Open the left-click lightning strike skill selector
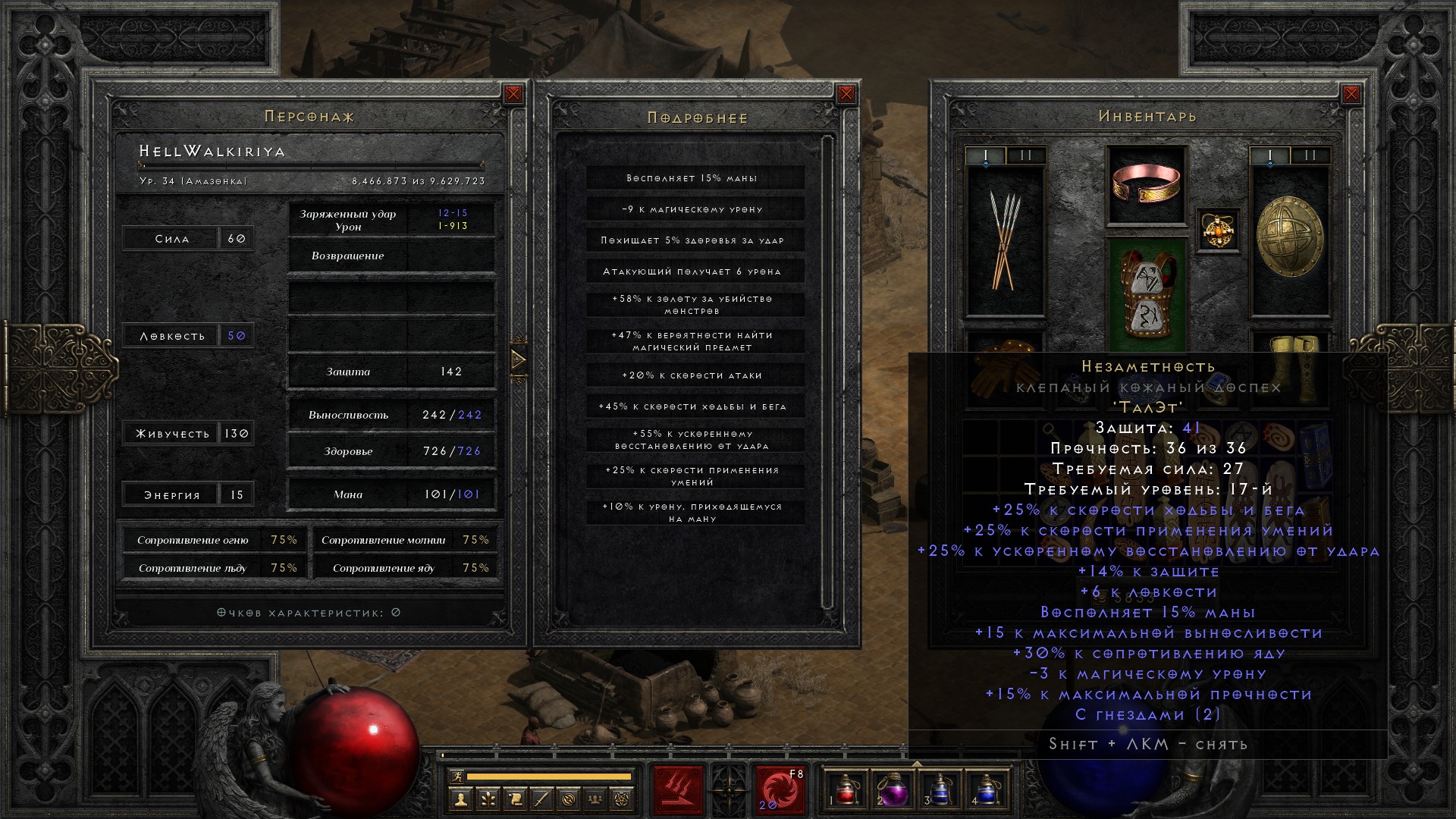Viewport: 1456px width, 819px height. (x=678, y=789)
